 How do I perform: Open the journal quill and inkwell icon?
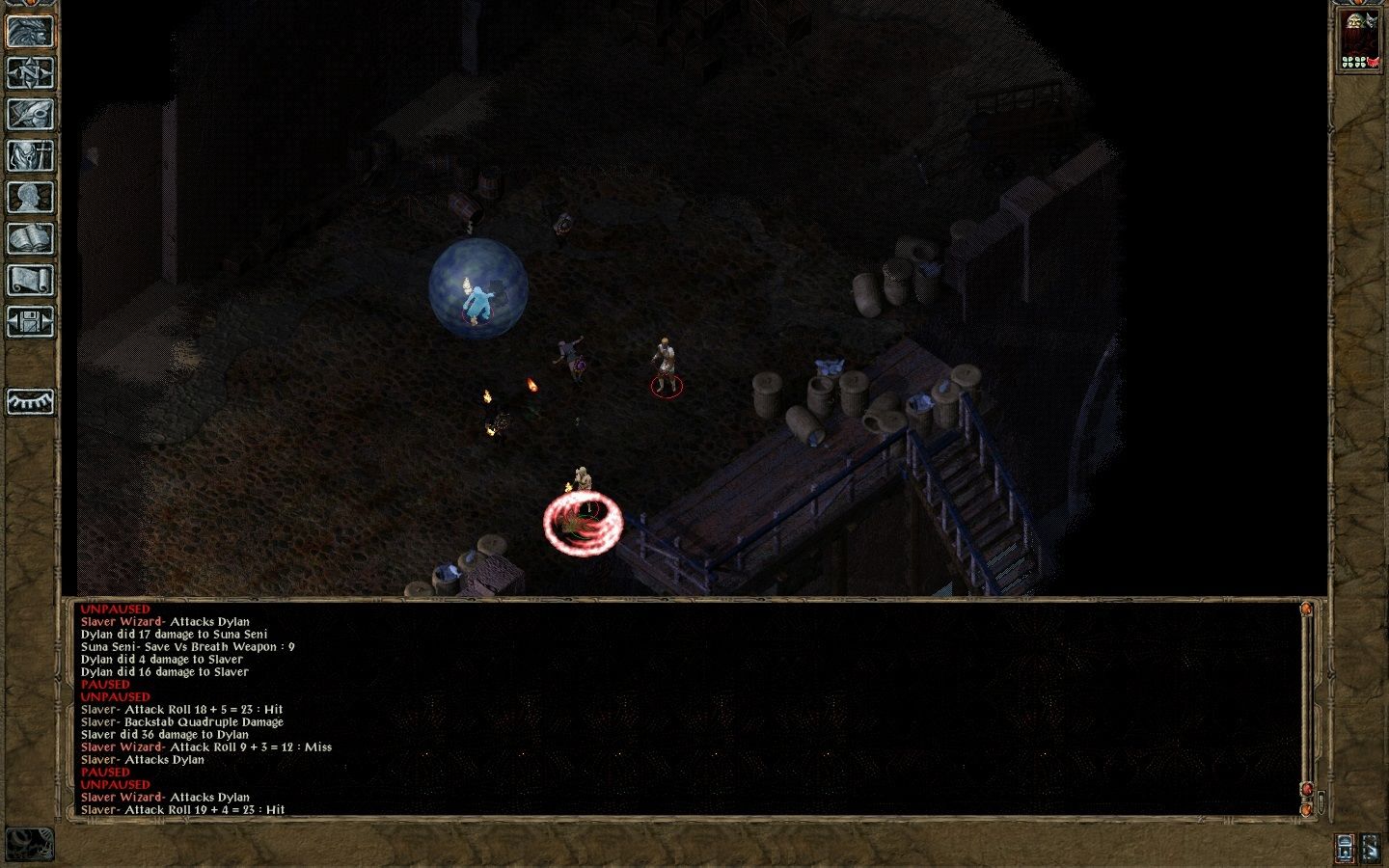tap(30, 114)
